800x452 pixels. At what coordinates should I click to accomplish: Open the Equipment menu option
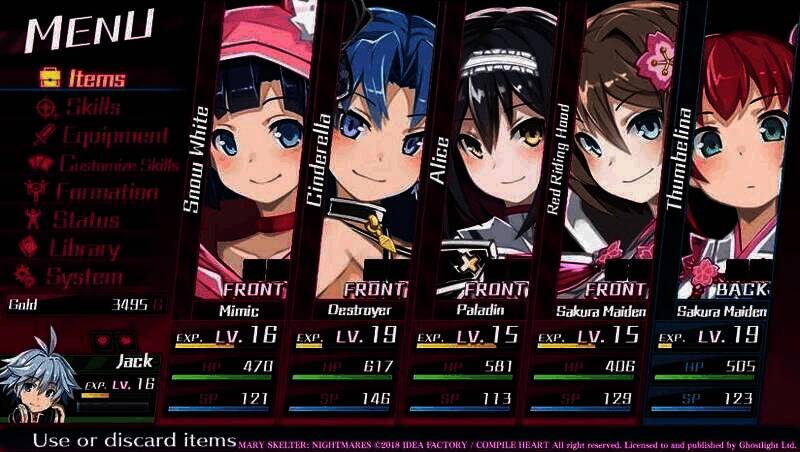pyautogui.click(x=100, y=136)
